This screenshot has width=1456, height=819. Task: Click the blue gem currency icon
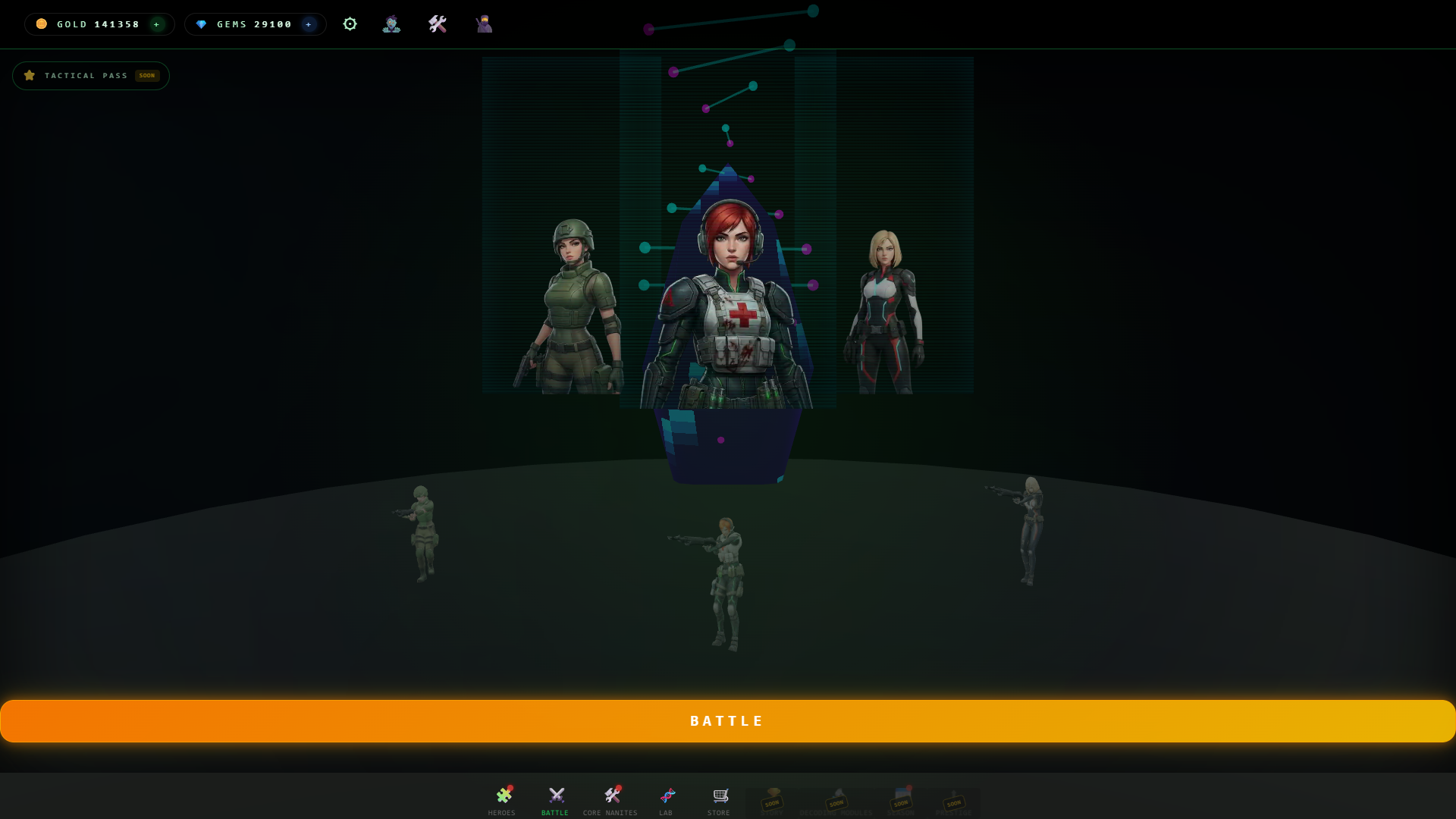(x=201, y=24)
